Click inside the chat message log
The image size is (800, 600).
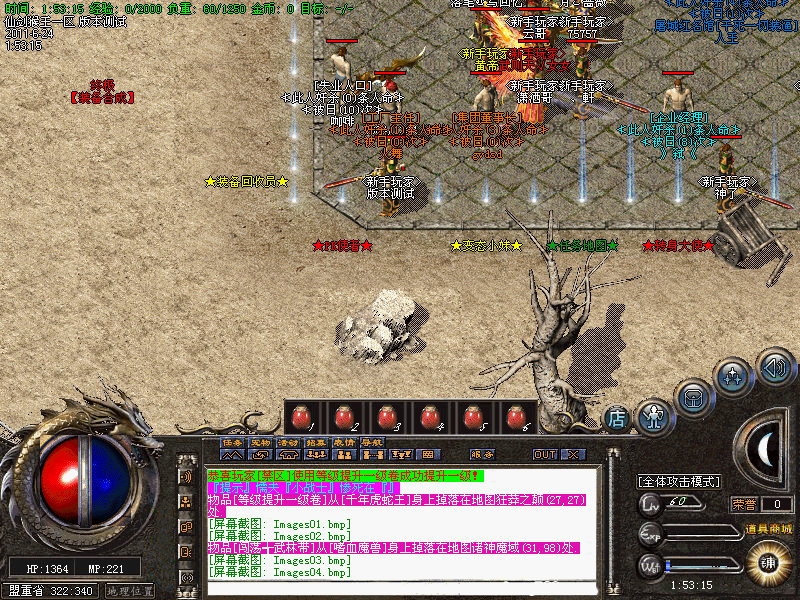click(x=400, y=530)
